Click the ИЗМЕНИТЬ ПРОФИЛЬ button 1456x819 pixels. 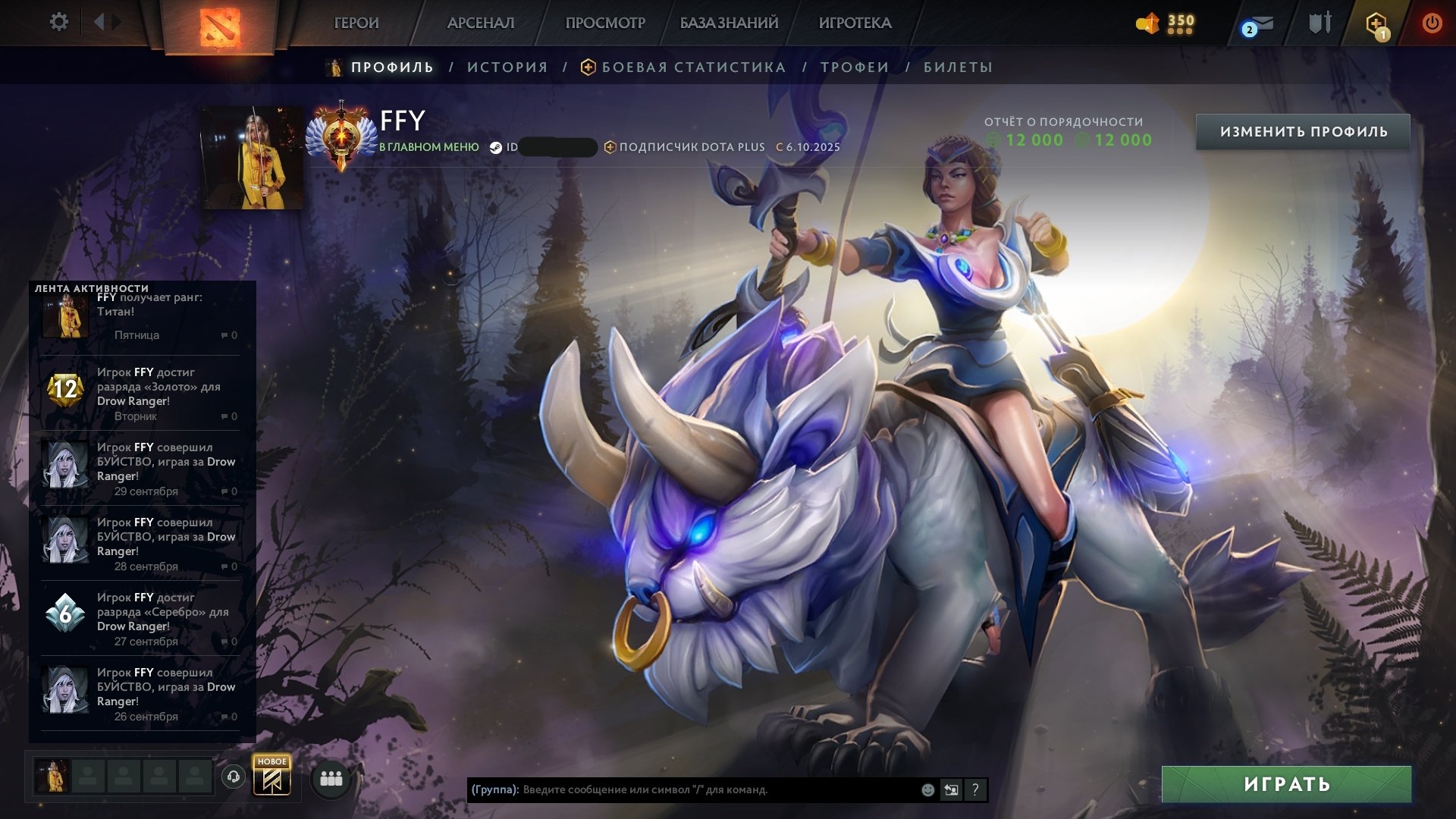(1303, 132)
